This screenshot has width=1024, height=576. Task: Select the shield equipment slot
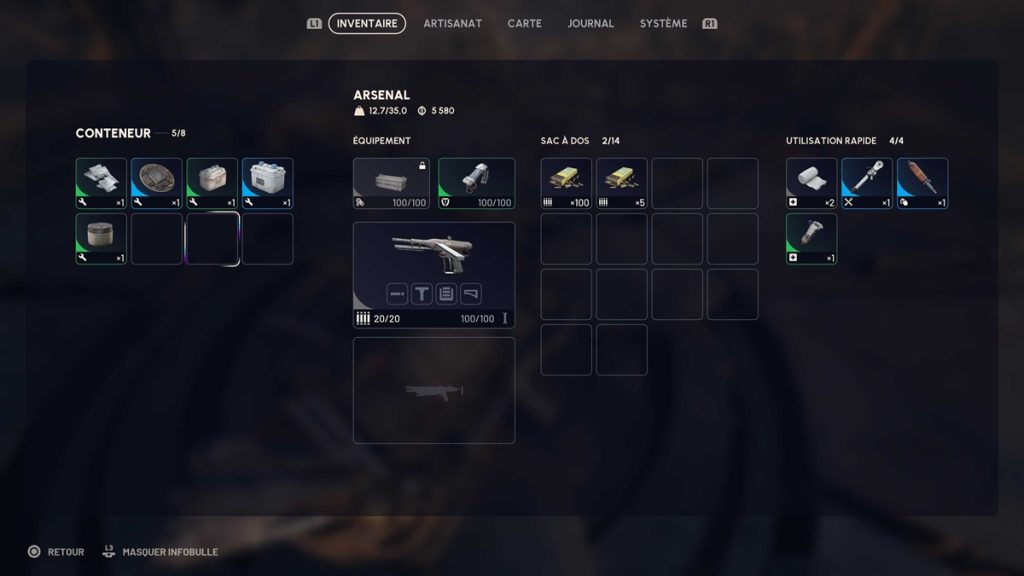(x=476, y=183)
